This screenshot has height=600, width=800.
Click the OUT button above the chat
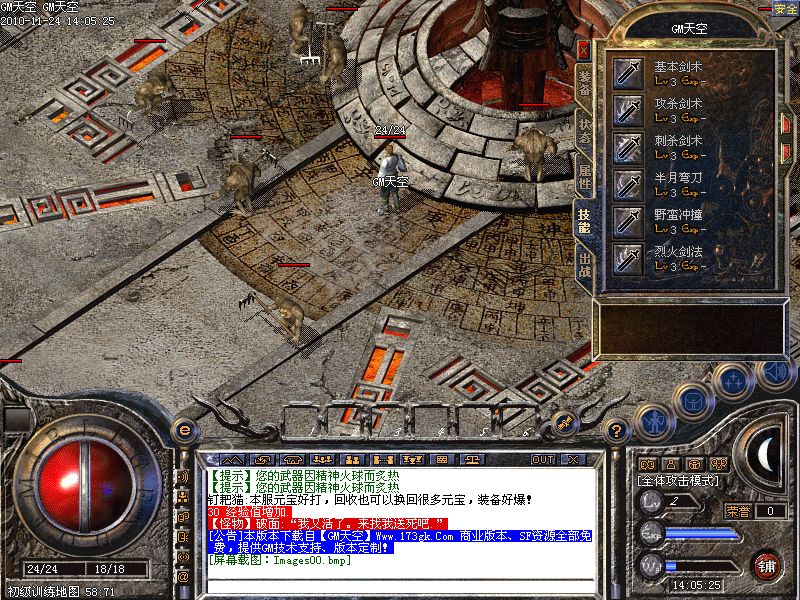click(x=543, y=459)
